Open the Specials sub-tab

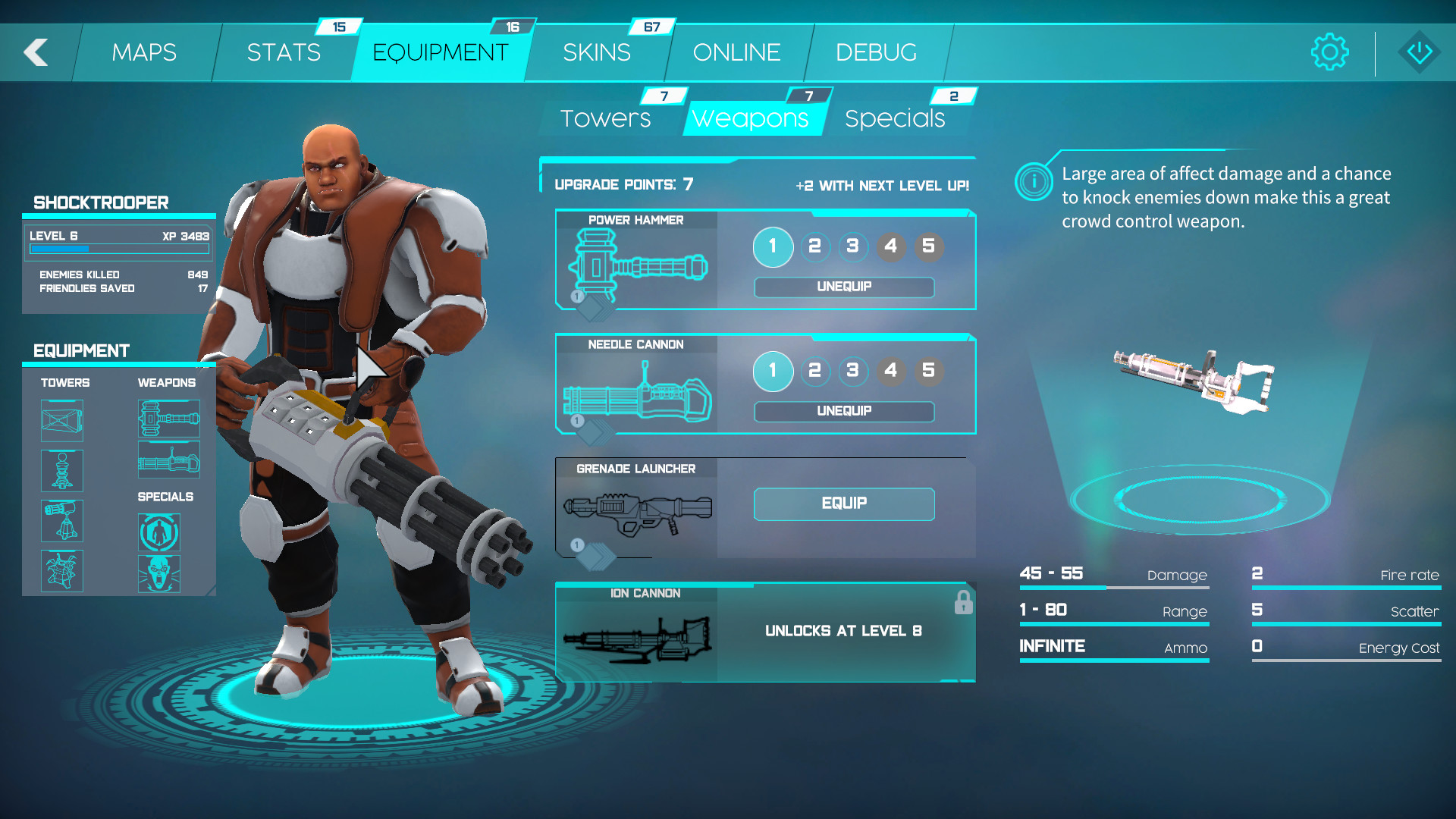(x=895, y=118)
